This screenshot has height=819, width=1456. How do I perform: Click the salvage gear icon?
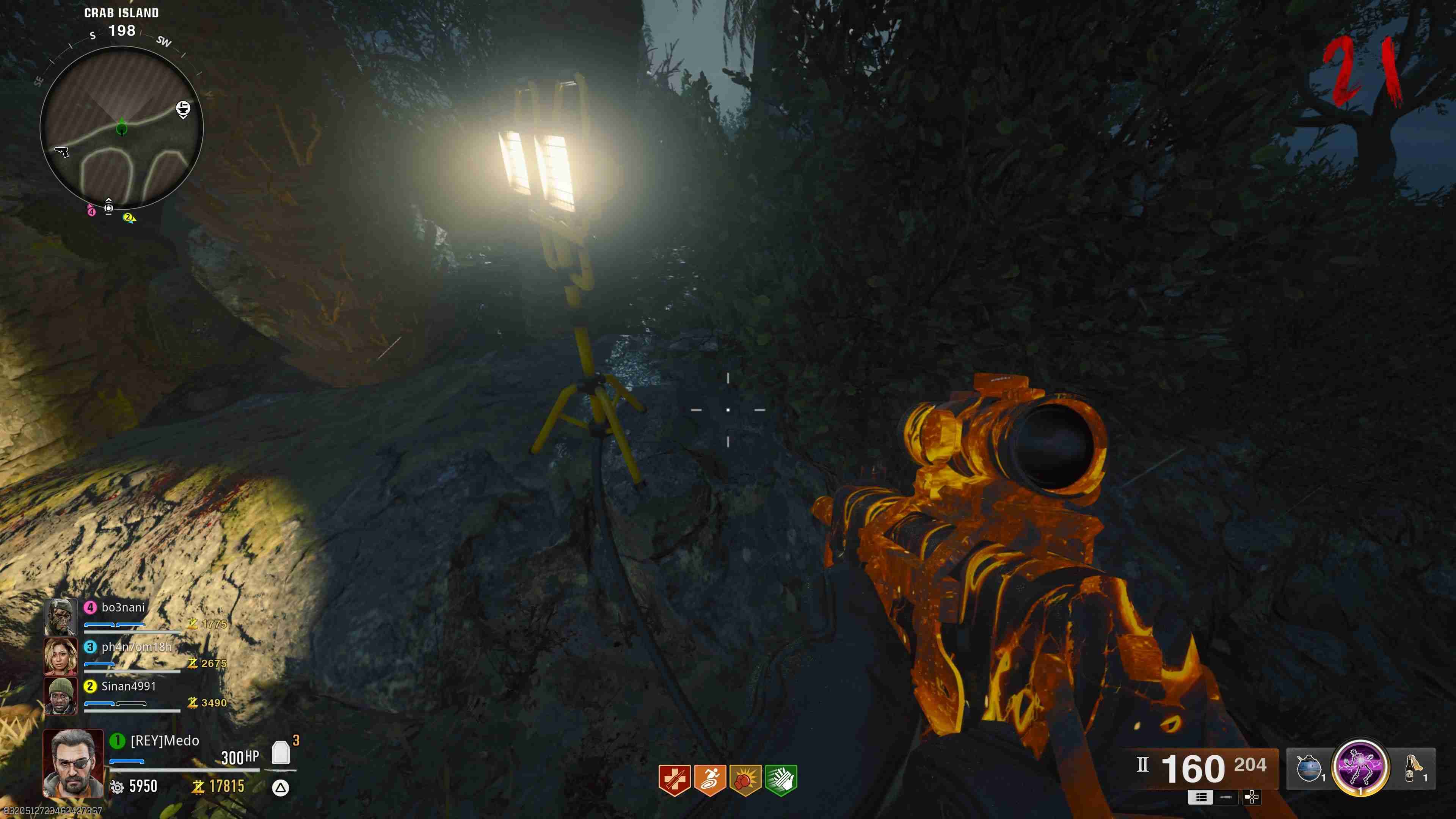click(x=117, y=787)
